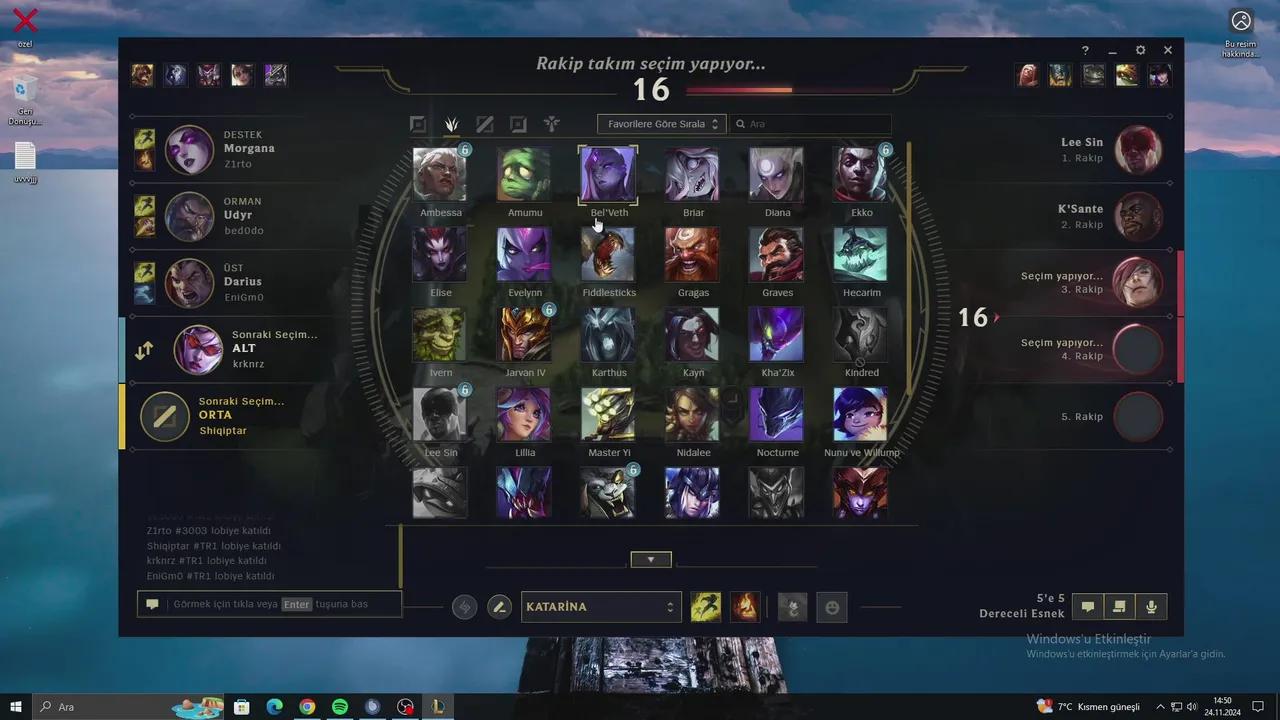The image size is (1280, 720).
Task: Click the Ghost summoner spell icon
Action: point(706,606)
